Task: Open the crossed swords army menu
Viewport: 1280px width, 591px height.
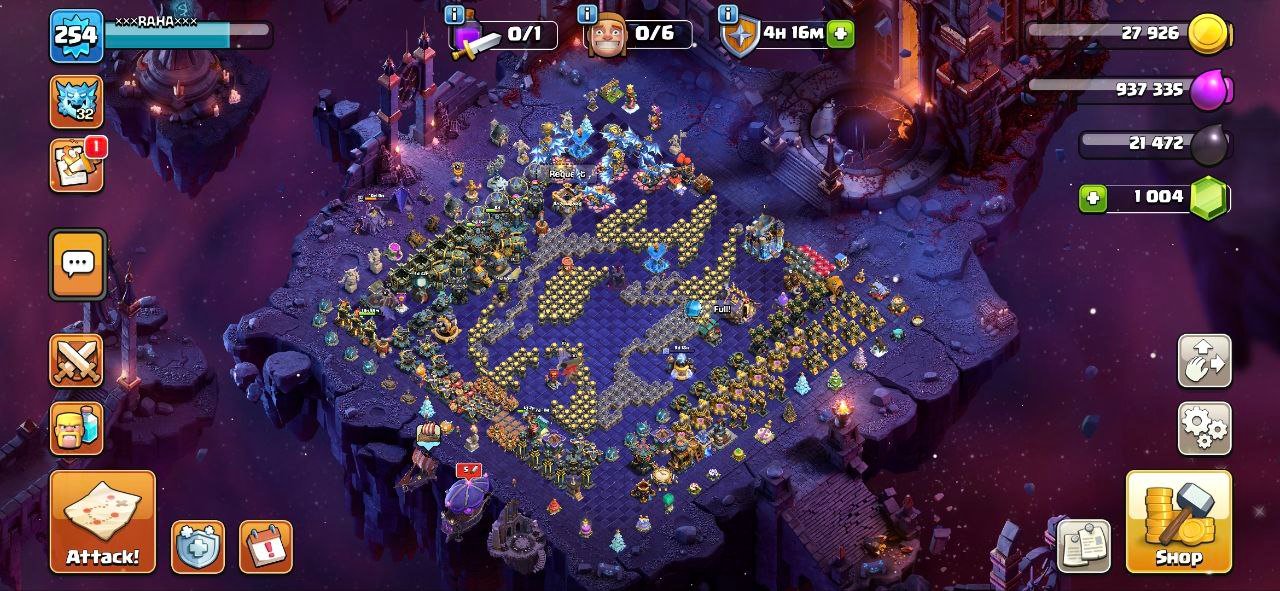Action: tap(76, 360)
